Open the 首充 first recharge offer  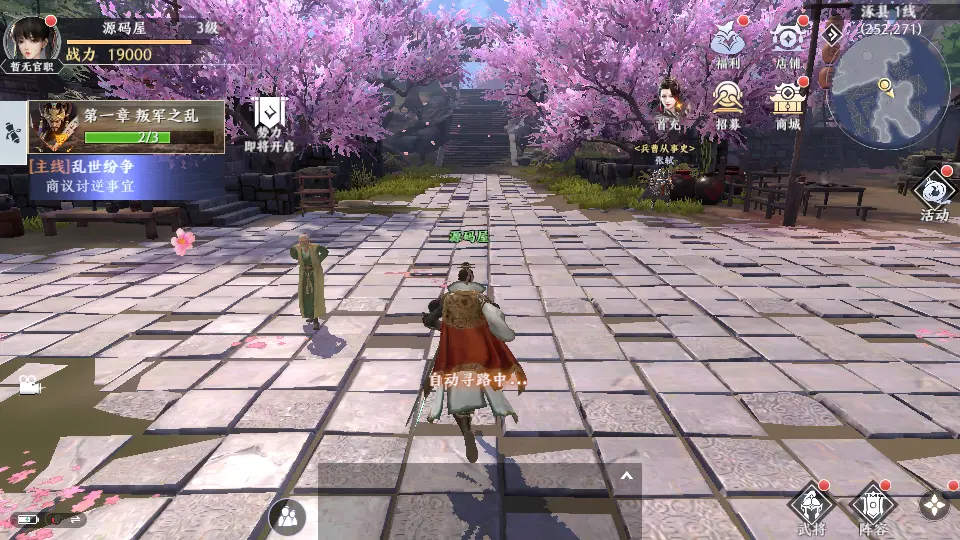tap(668, 104)
